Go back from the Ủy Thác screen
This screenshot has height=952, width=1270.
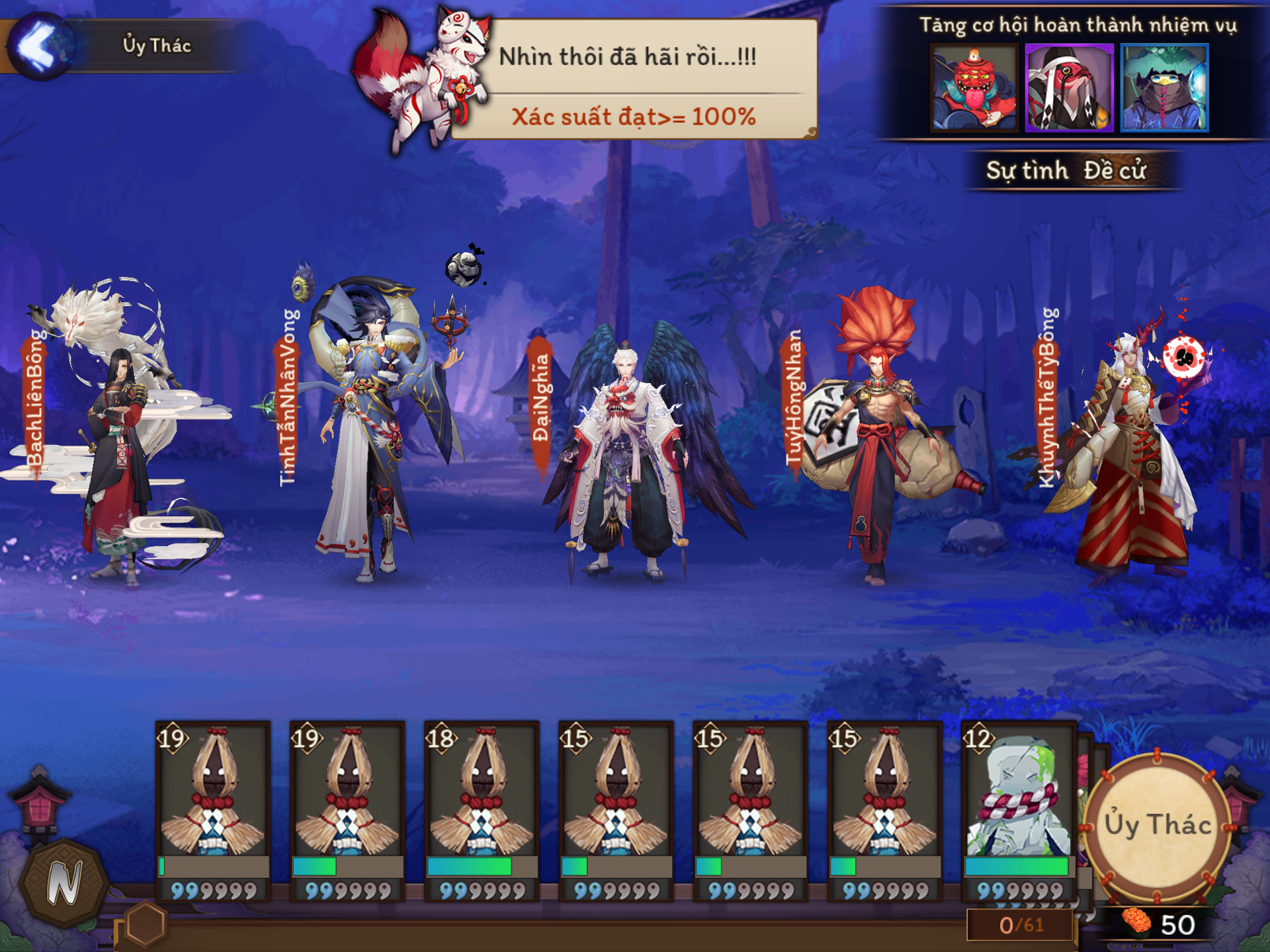tap(40, 46)
